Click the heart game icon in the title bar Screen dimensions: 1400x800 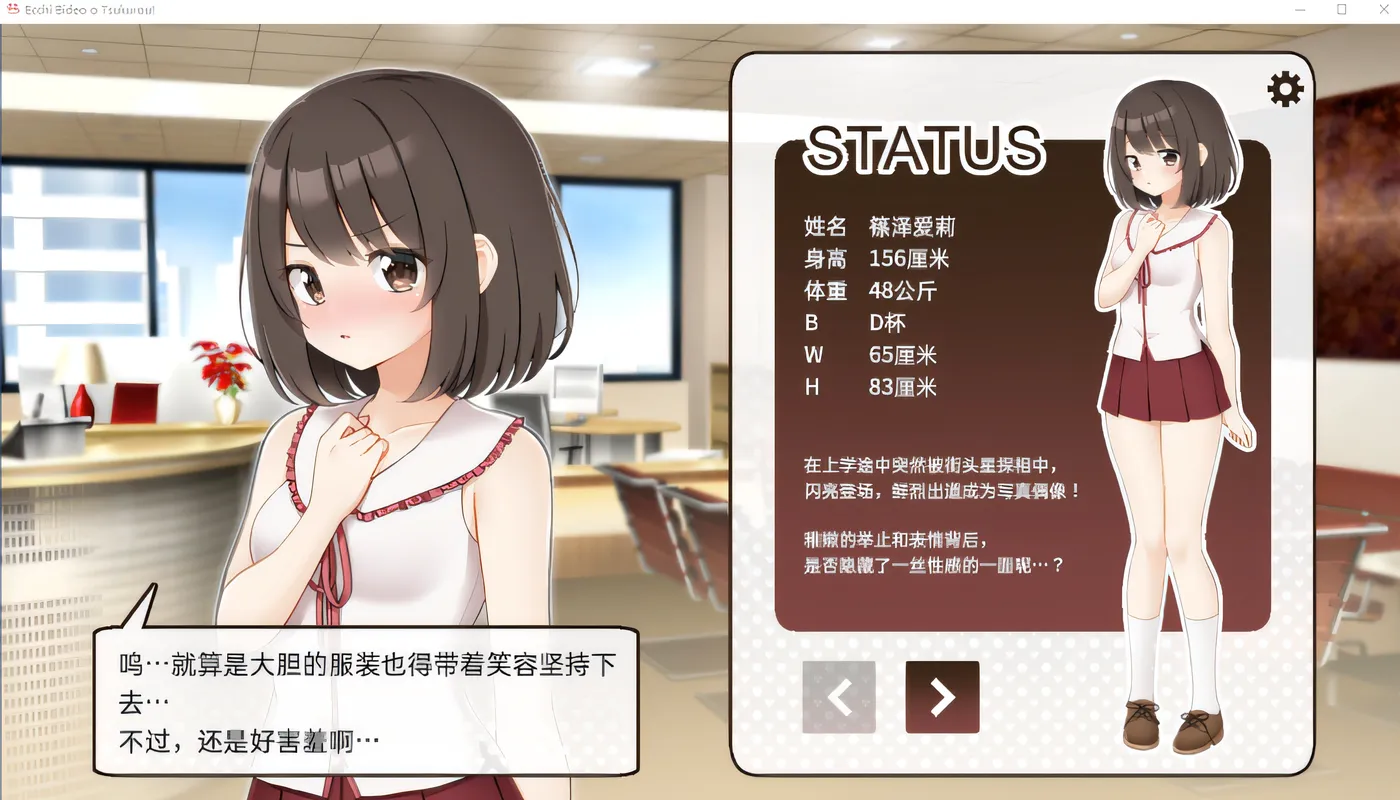coord(12,8)
